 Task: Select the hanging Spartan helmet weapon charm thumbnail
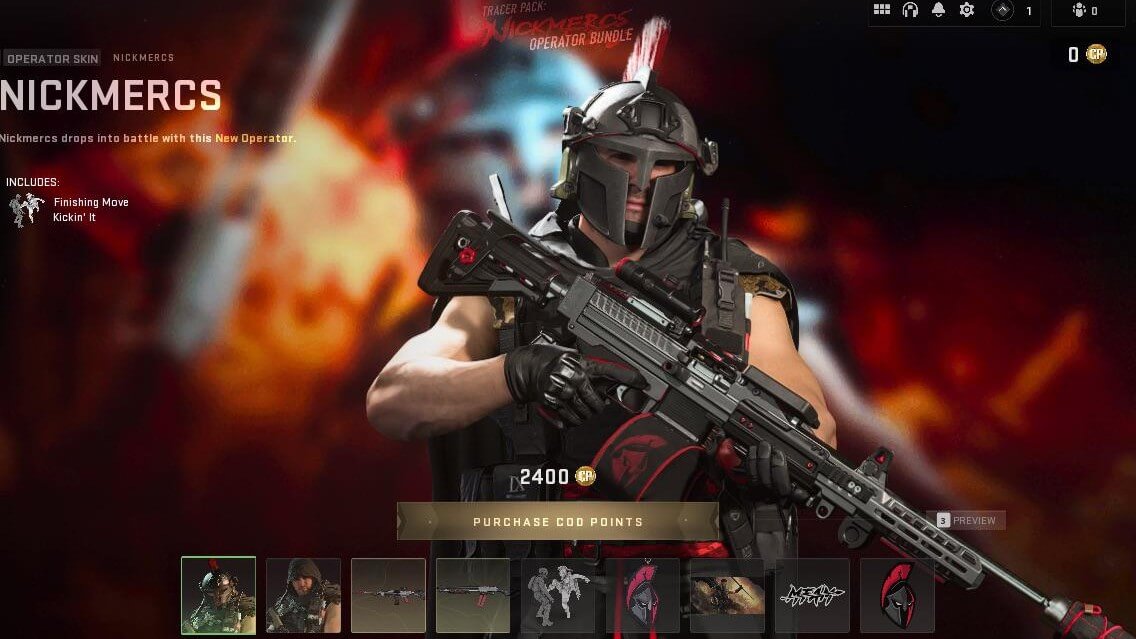[642, 595]
